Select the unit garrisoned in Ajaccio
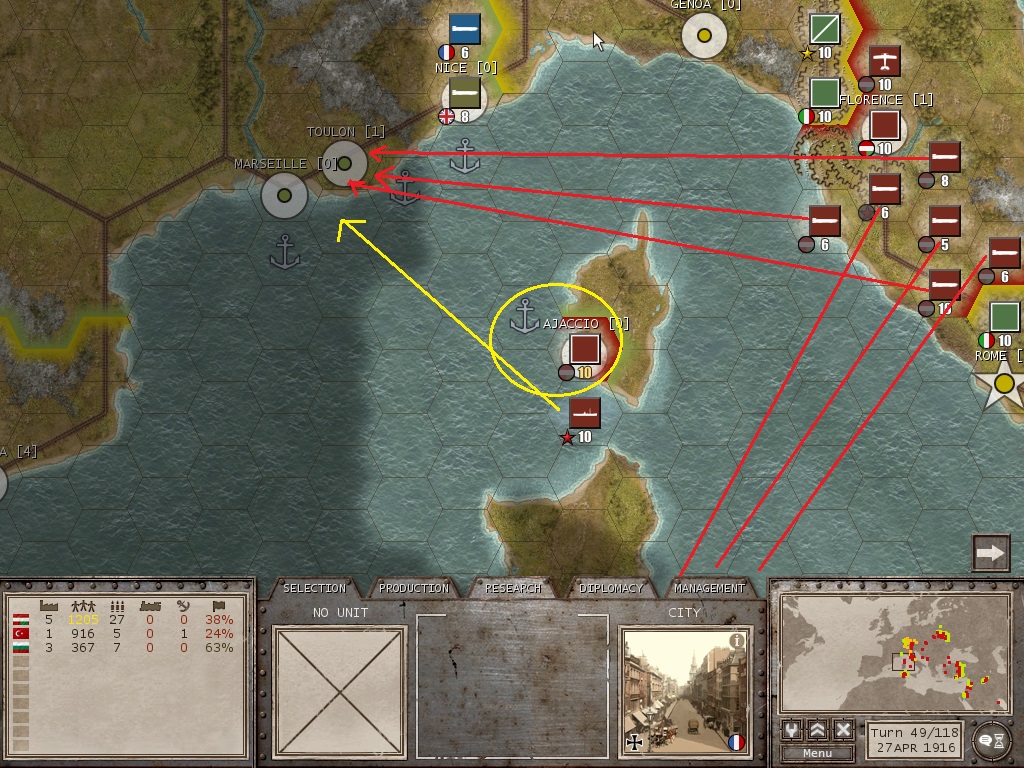The image size is (1024, 768). pyautogui.click(x=584, y=350)
